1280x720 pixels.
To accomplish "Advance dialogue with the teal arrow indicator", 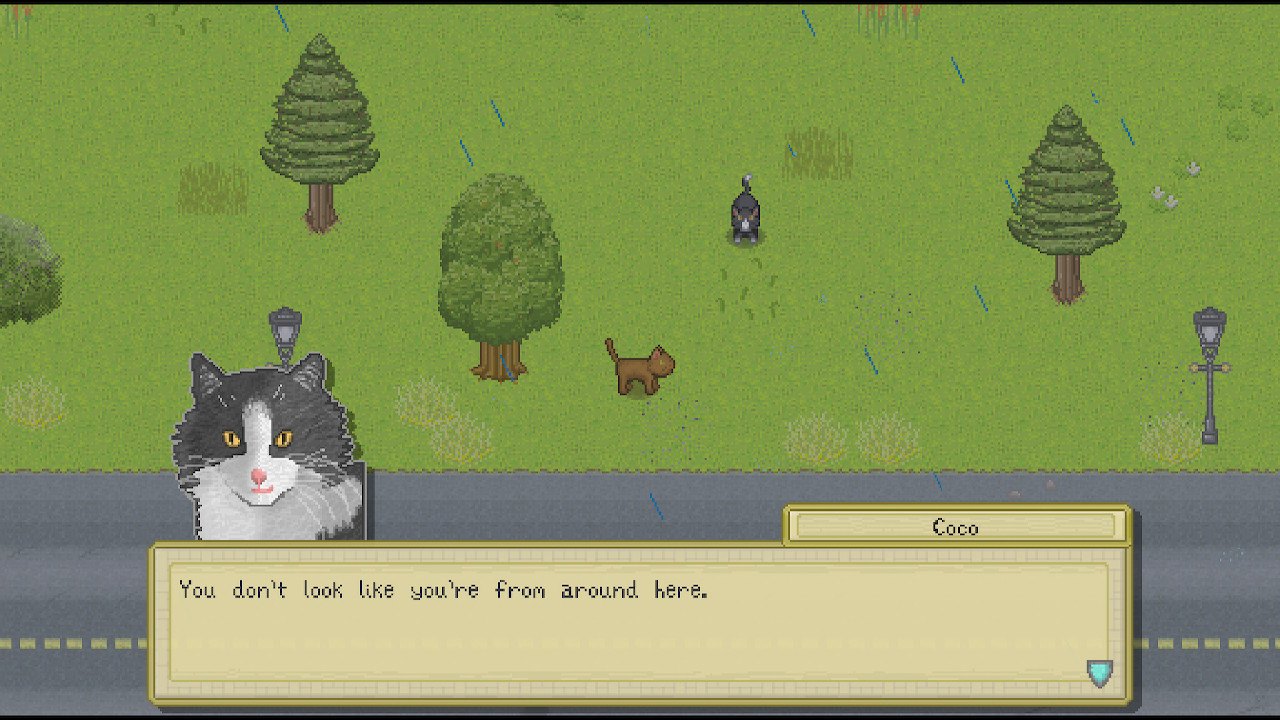I will [x=1099, y=673].
